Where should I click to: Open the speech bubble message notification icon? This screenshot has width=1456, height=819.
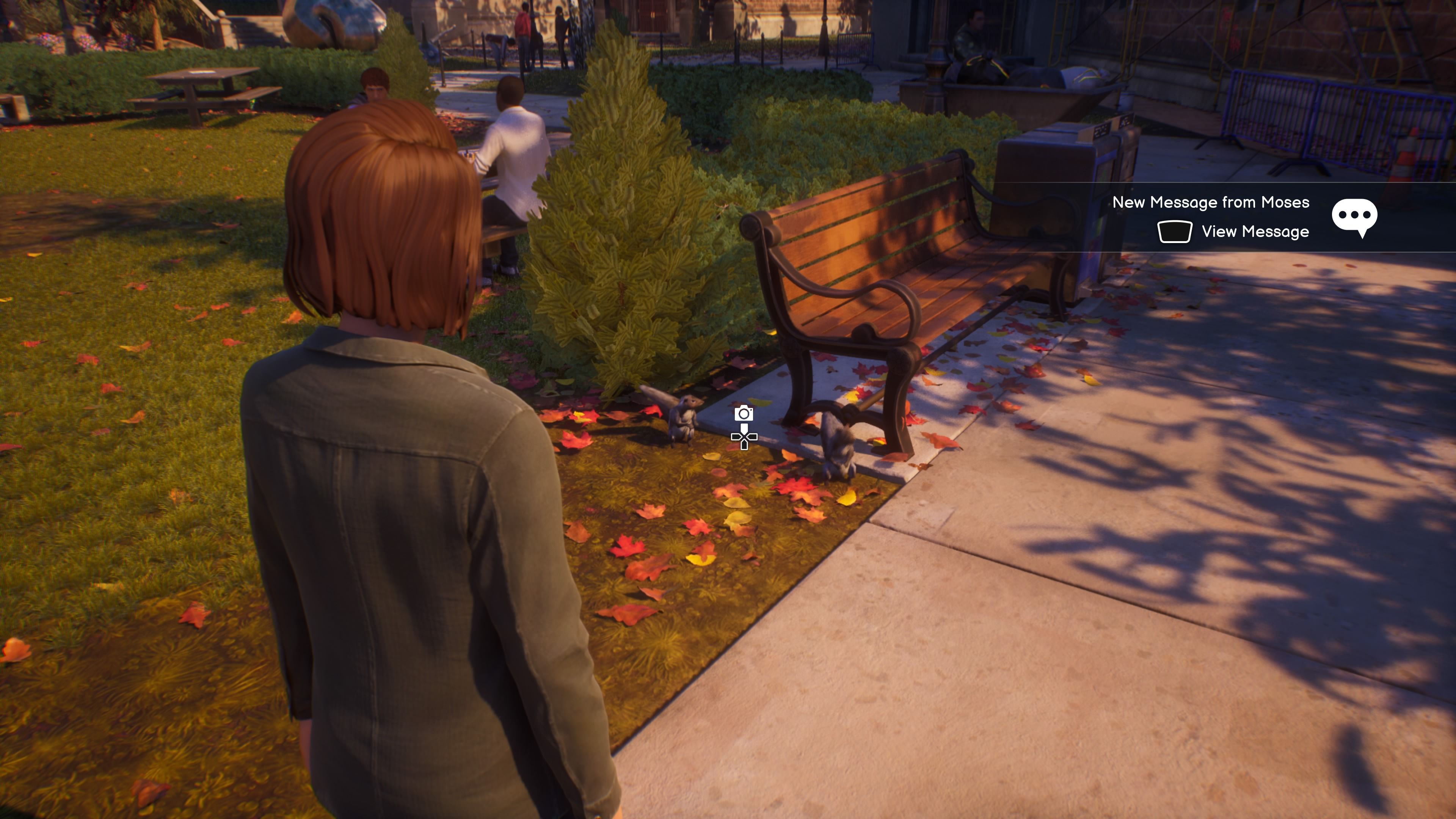tap(1354, 217)
